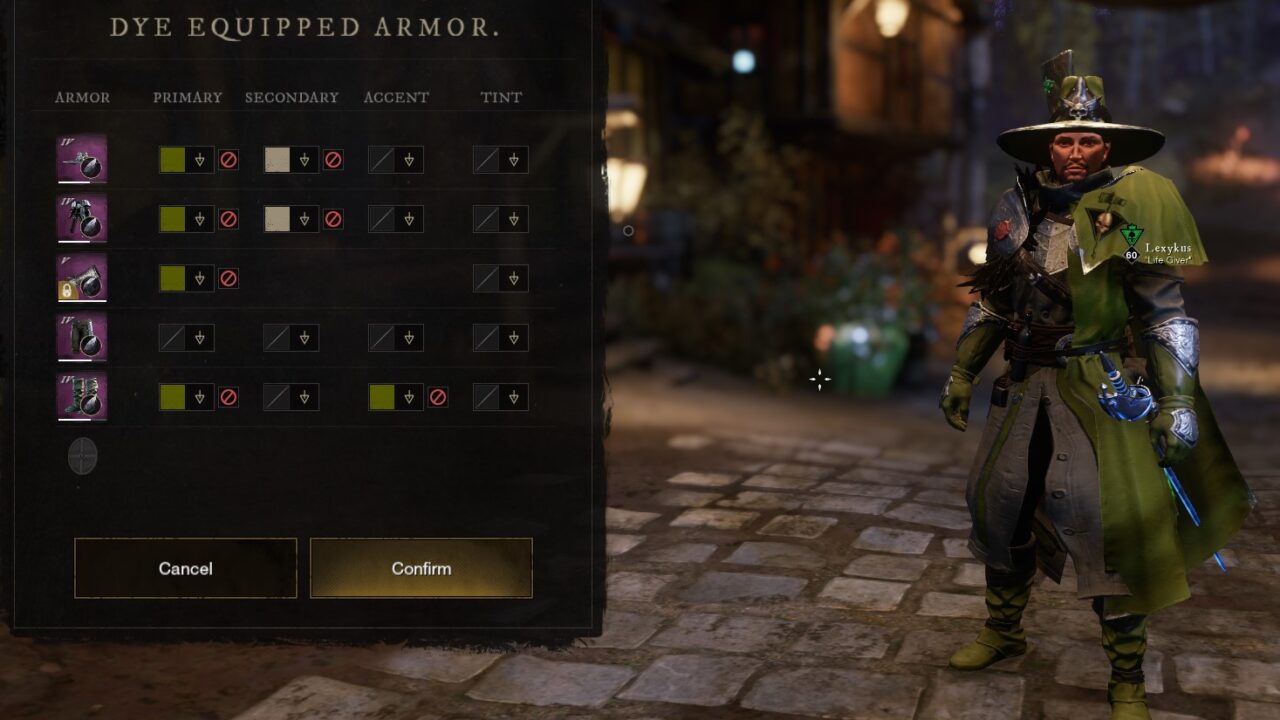Open the chest armor accent dropdown
Viewport: 1280px width, 720px height.
408,219
